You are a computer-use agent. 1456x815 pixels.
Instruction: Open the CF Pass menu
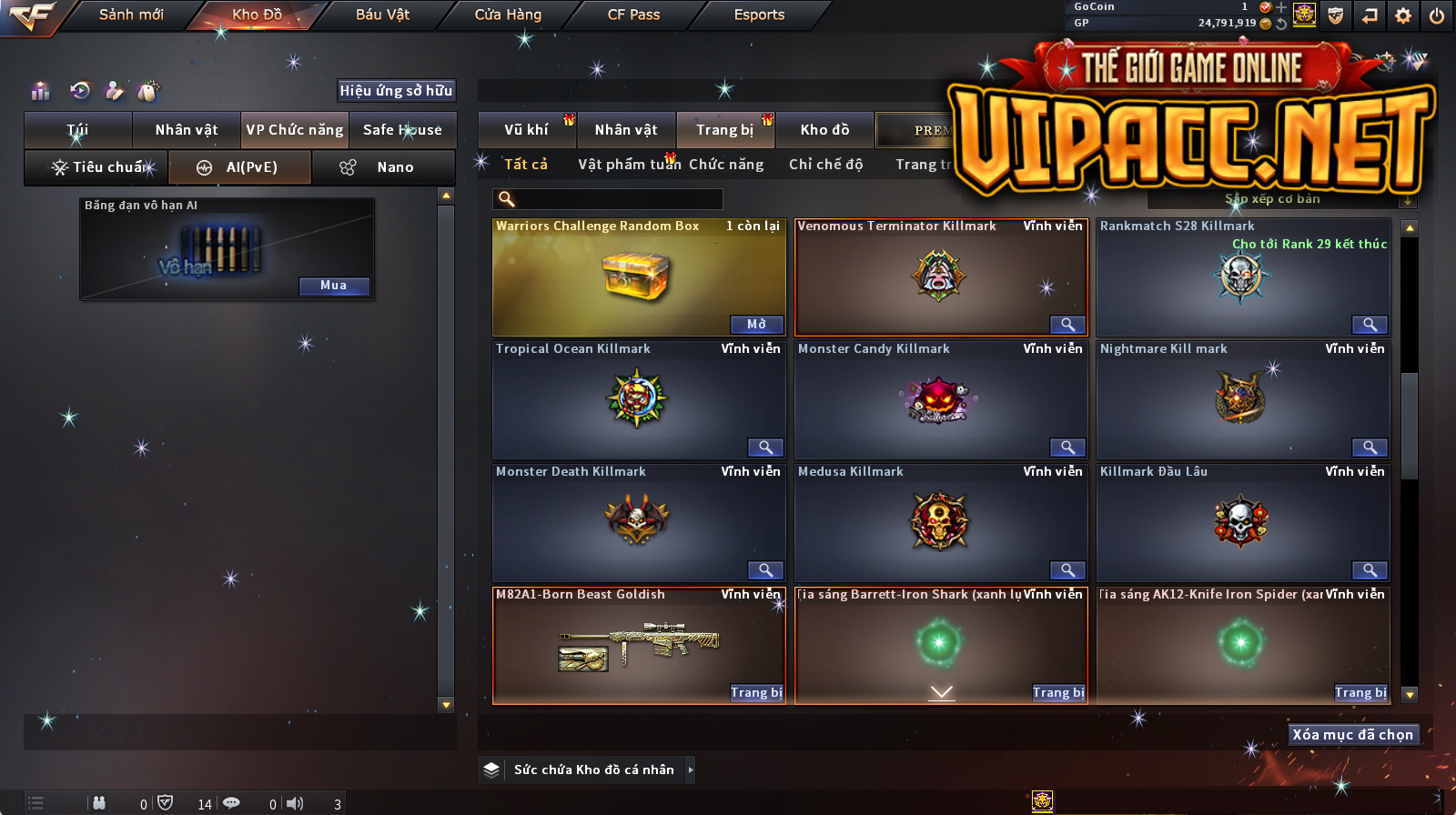click(633, 15)
